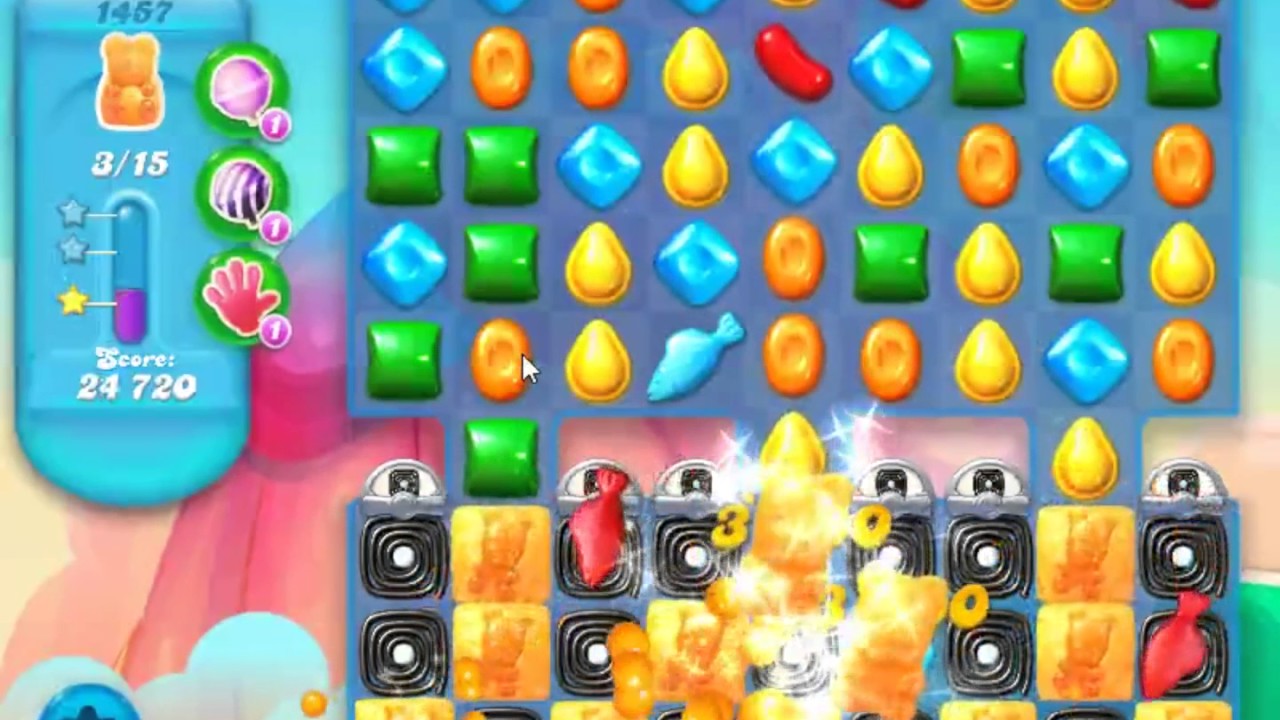The height and width of the screenshot is (720, 1280).
Task: Tap a licorice swirl block
Action: click(x=404, y=556)
